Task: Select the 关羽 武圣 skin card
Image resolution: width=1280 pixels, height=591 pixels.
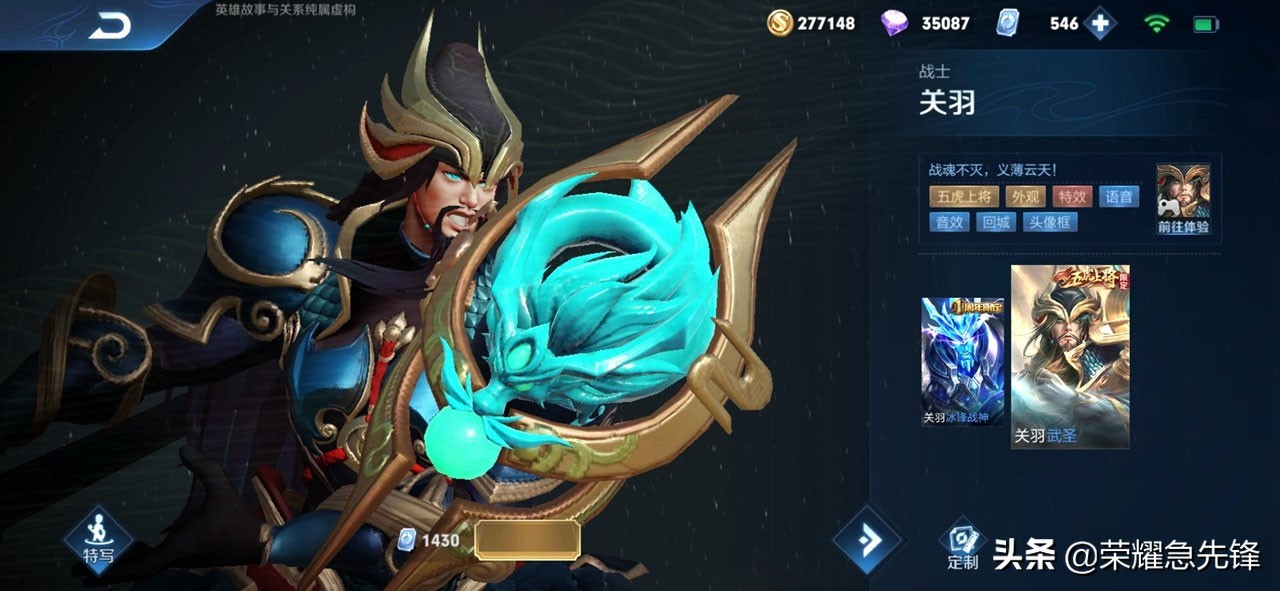Action: [x=1069, y=357]
